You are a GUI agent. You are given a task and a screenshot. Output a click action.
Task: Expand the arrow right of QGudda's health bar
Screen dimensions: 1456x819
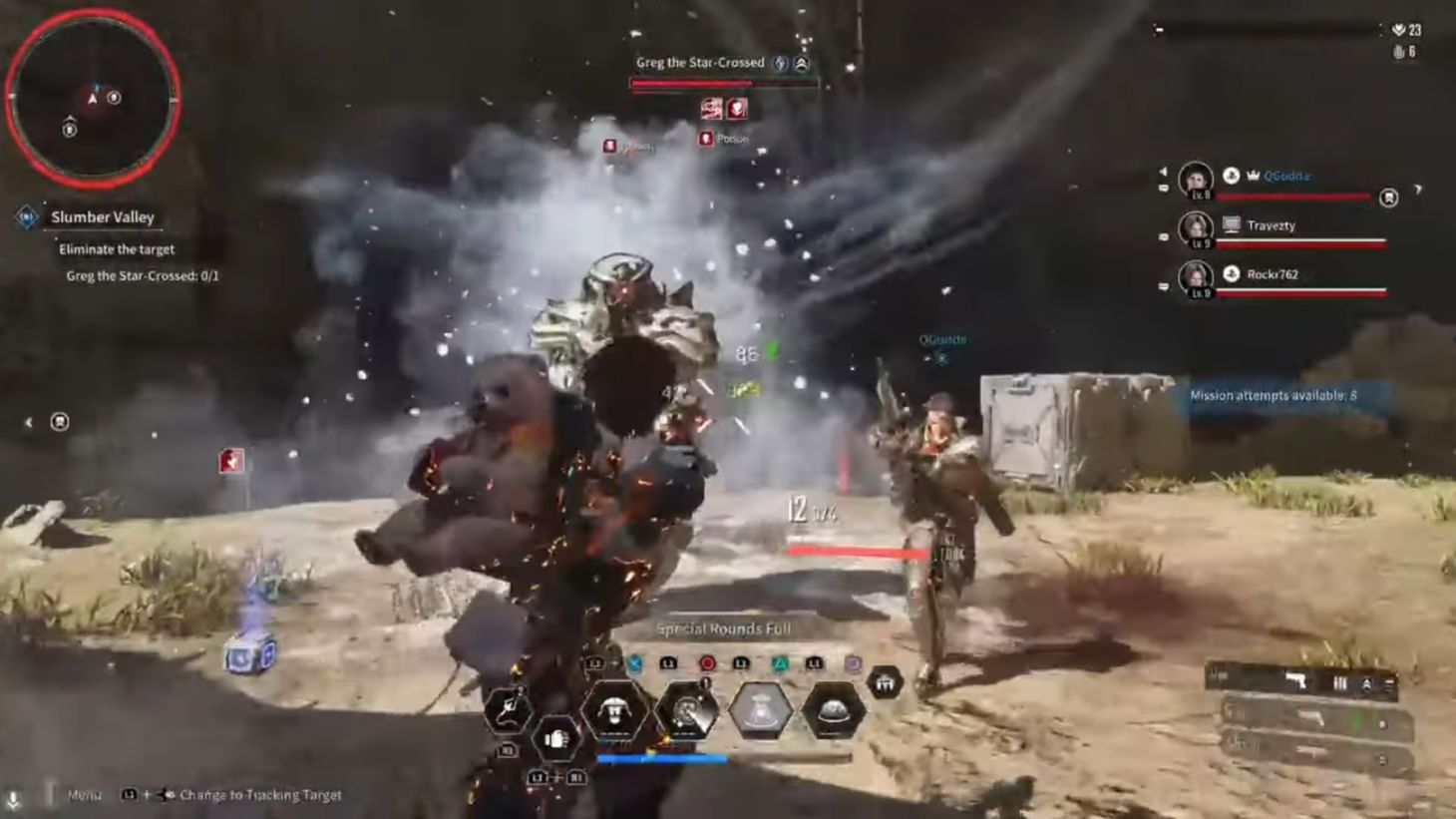(1418, 189)
